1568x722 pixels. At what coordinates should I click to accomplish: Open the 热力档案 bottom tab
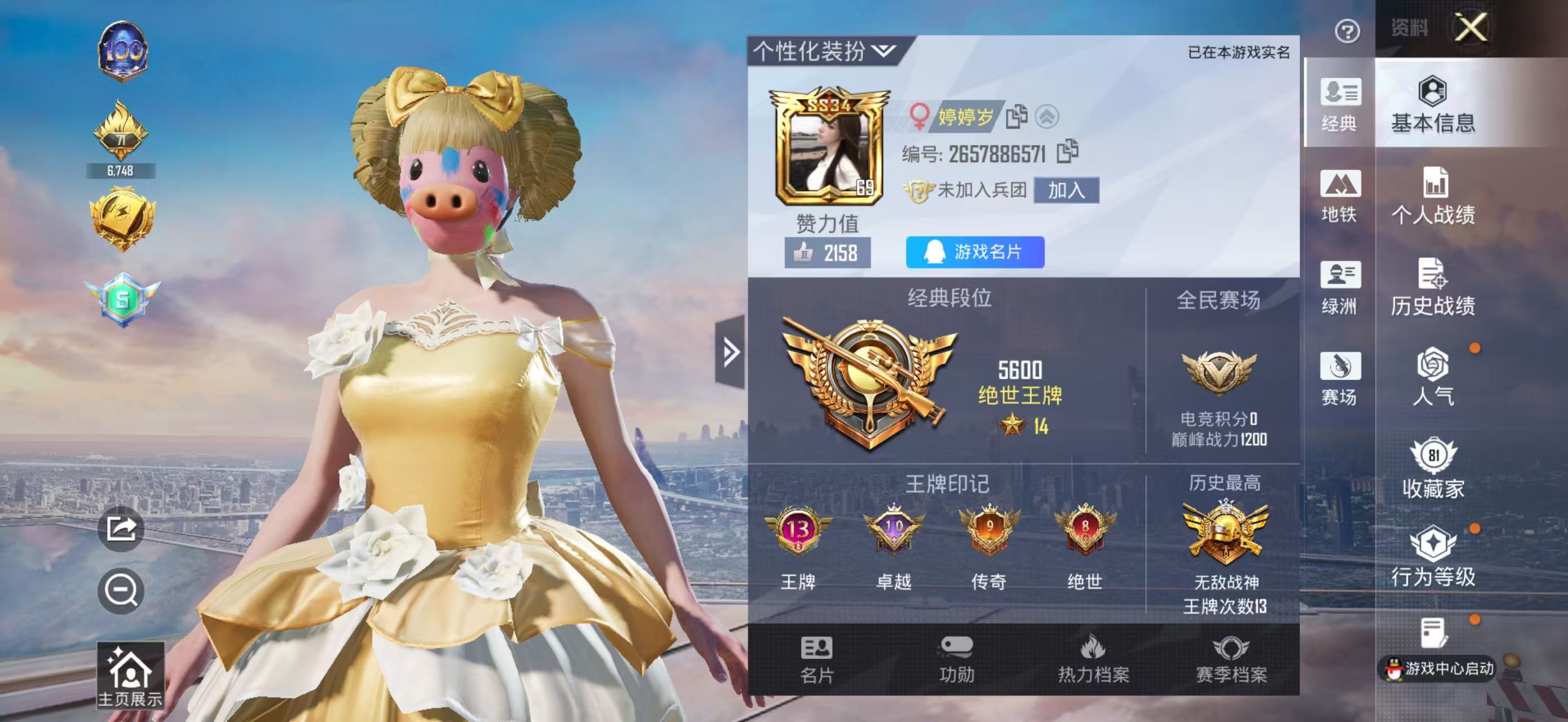(1093, 660)
